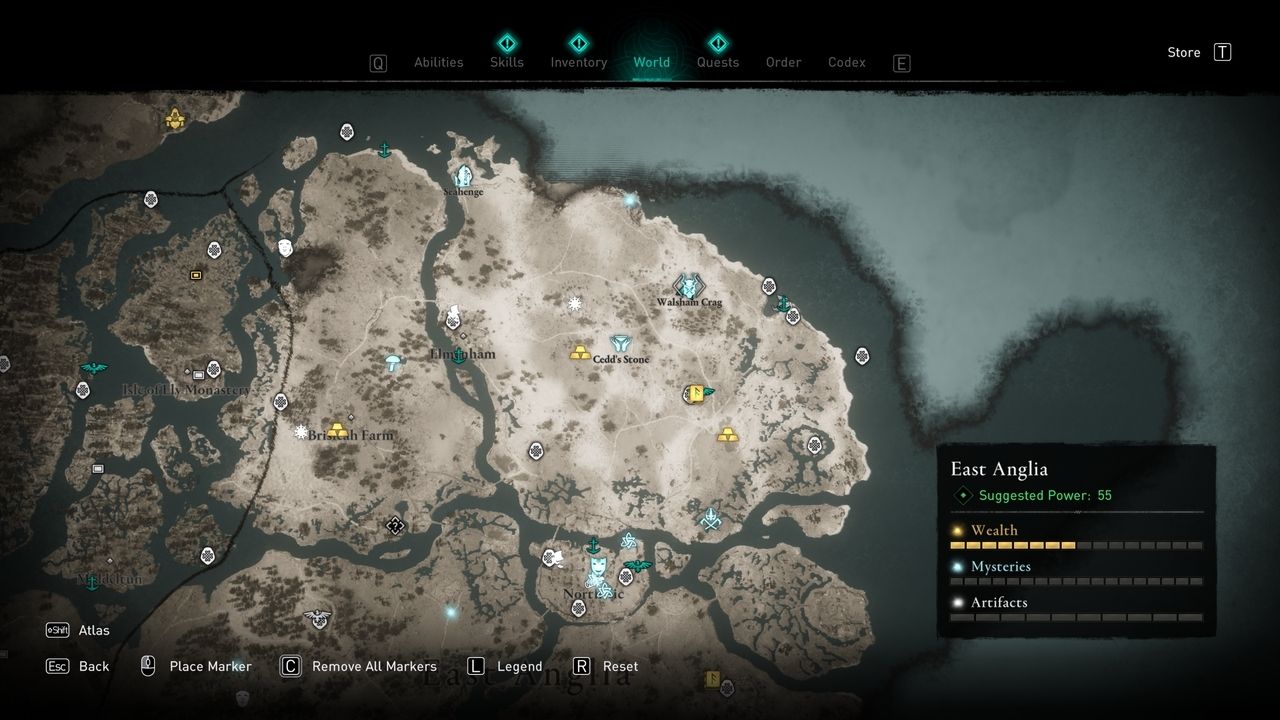Screen dimensions: 1280x720
Task: Switch to the Quests tab
Action: click(718, 62)
